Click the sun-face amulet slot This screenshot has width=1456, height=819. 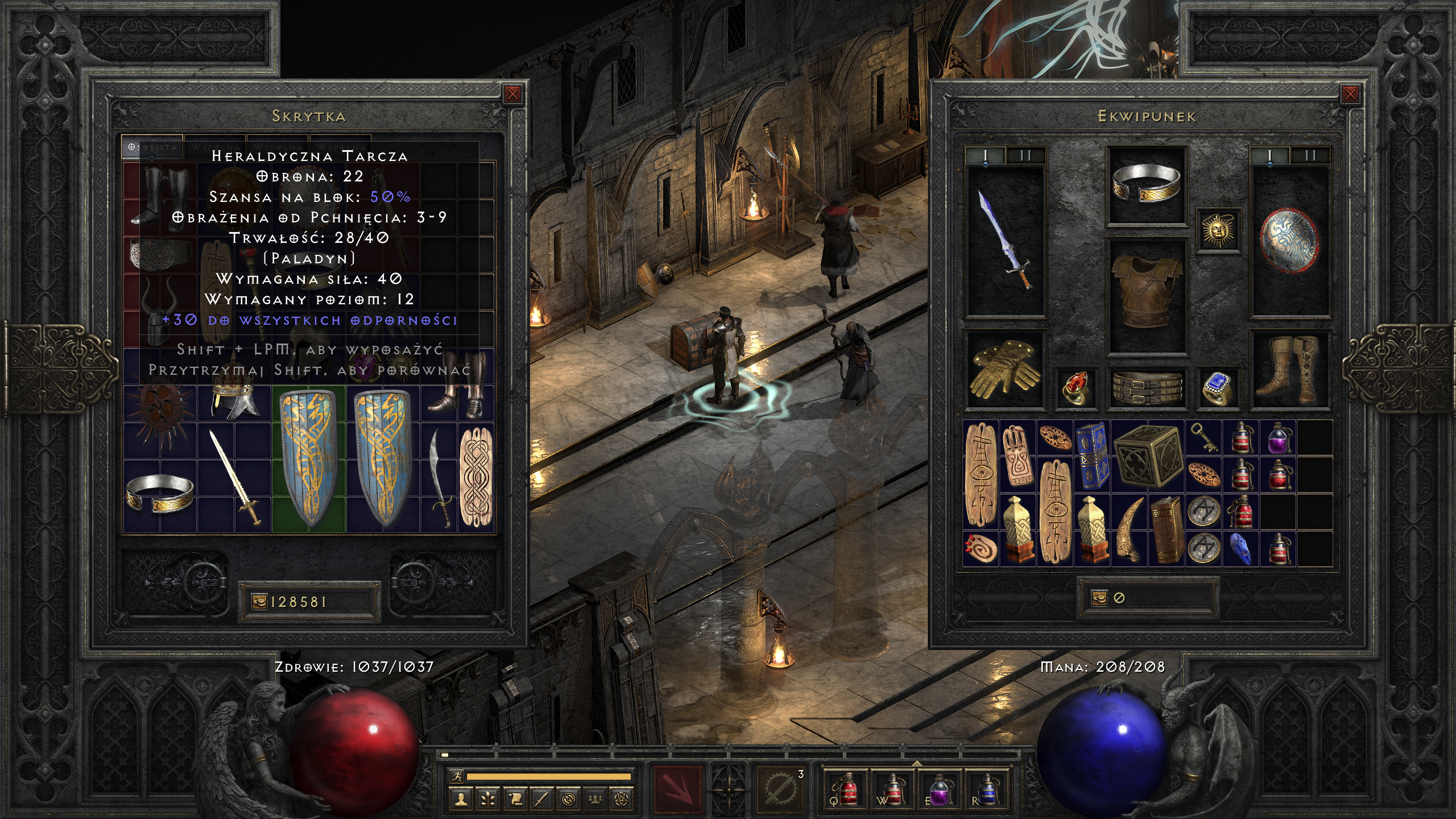pos(1218,230)
